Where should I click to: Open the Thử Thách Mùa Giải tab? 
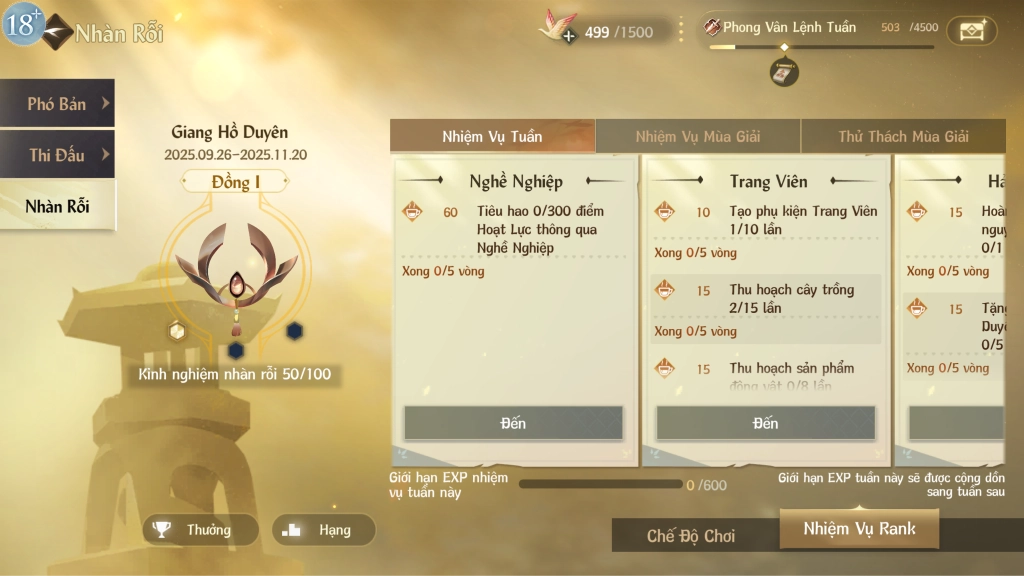903,137
